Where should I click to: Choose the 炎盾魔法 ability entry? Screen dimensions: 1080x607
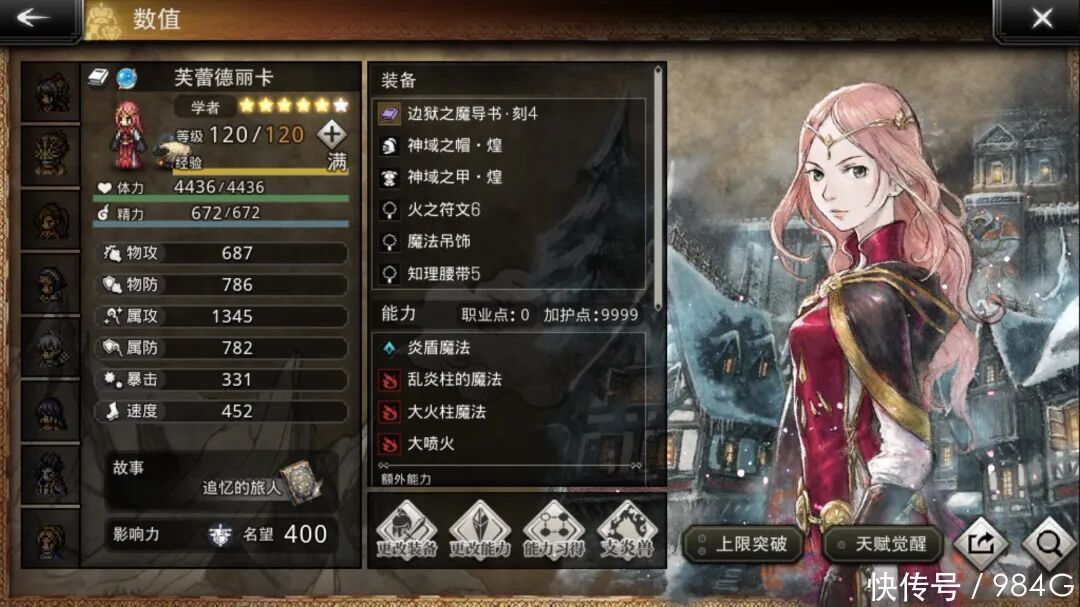coord(510,348)
